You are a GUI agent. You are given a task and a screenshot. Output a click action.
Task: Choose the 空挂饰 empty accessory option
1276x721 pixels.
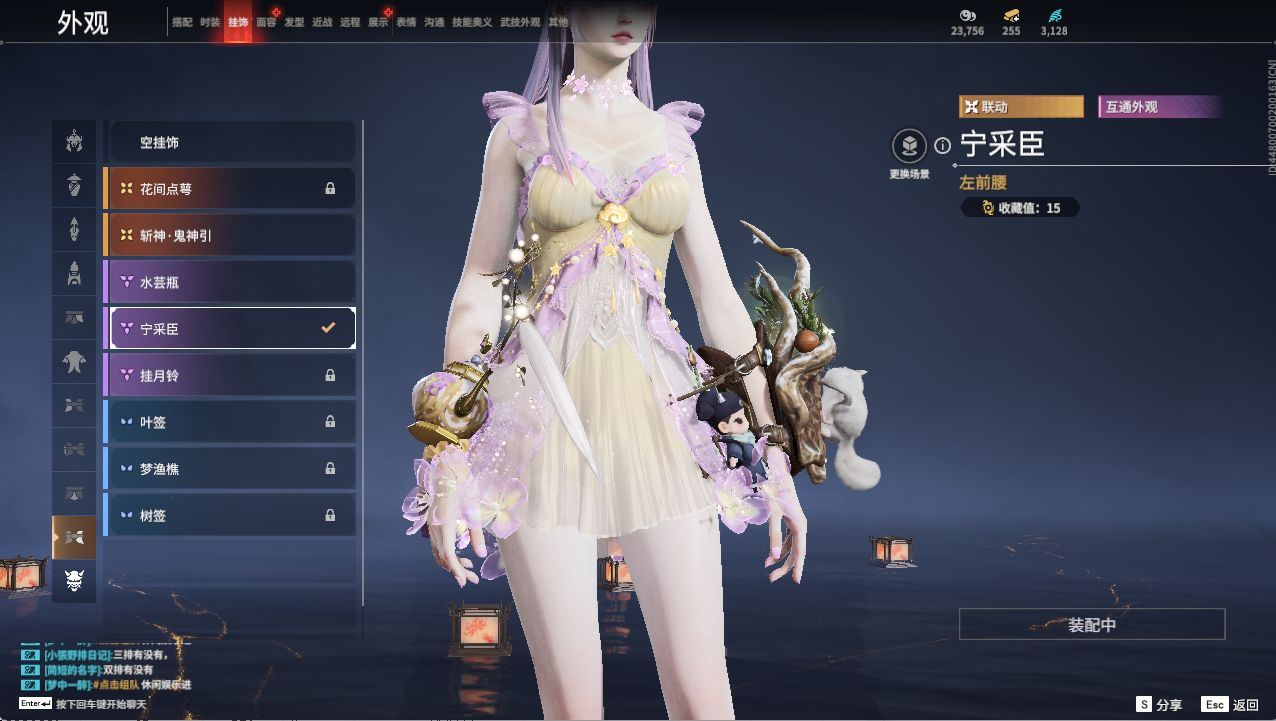pos(230,143)
